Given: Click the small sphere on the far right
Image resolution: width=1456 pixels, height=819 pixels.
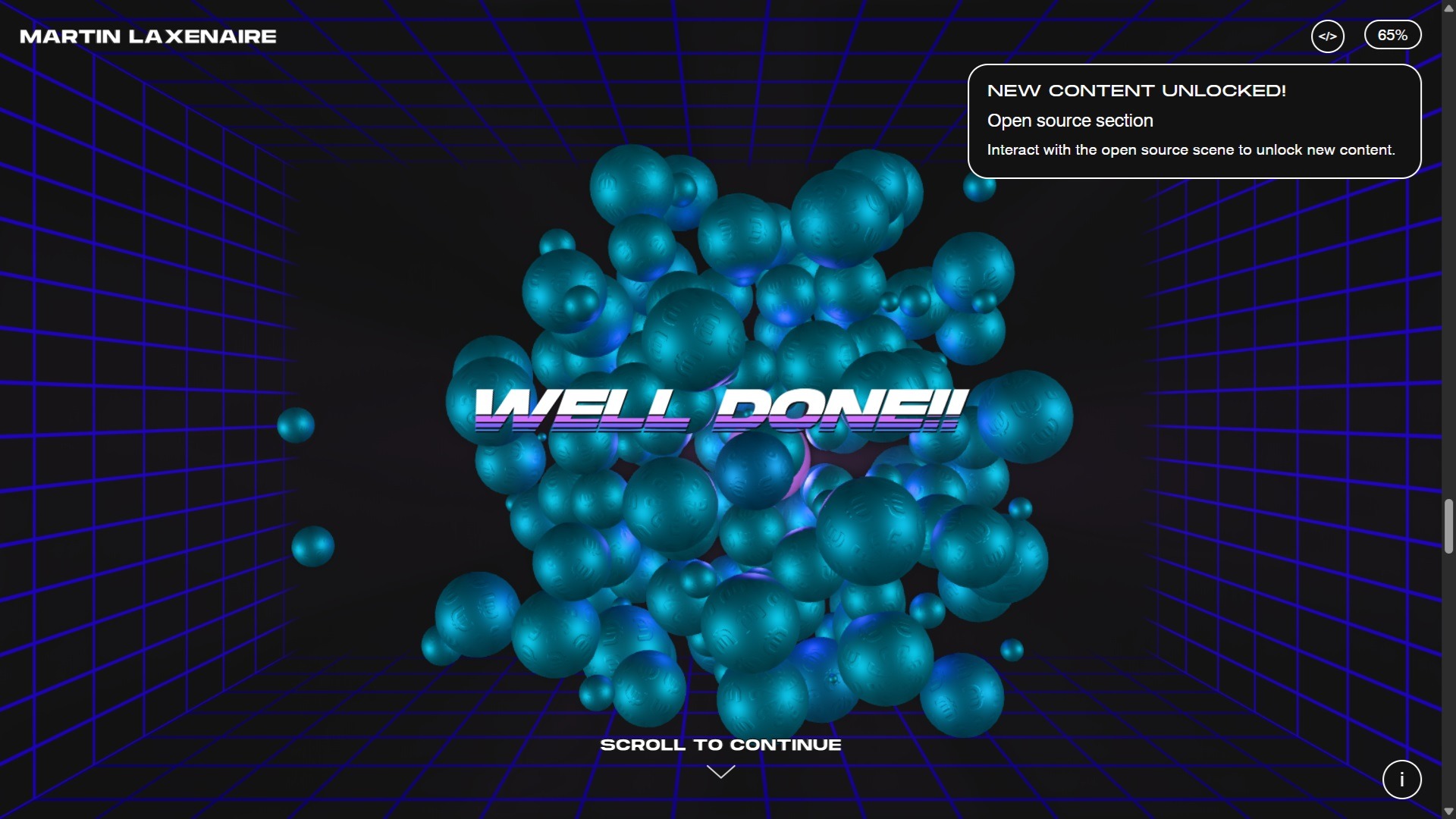Looking at the screenshot, I should (1011, 648).
